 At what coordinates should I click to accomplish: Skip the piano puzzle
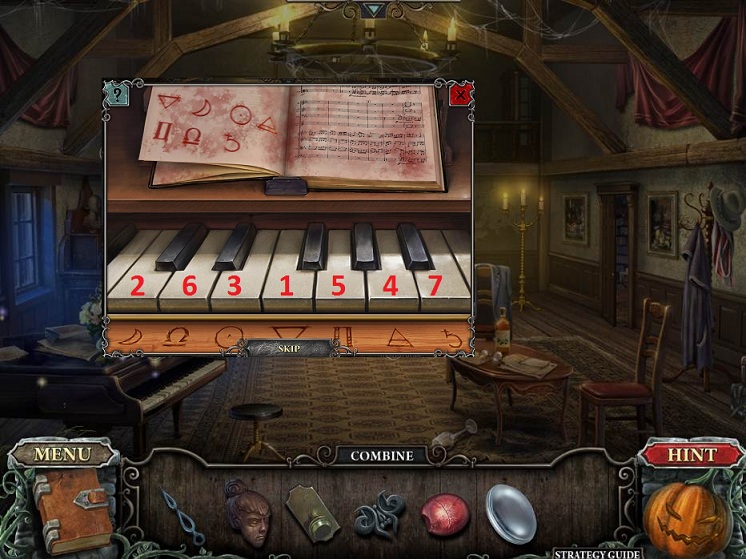click(289, 348)
